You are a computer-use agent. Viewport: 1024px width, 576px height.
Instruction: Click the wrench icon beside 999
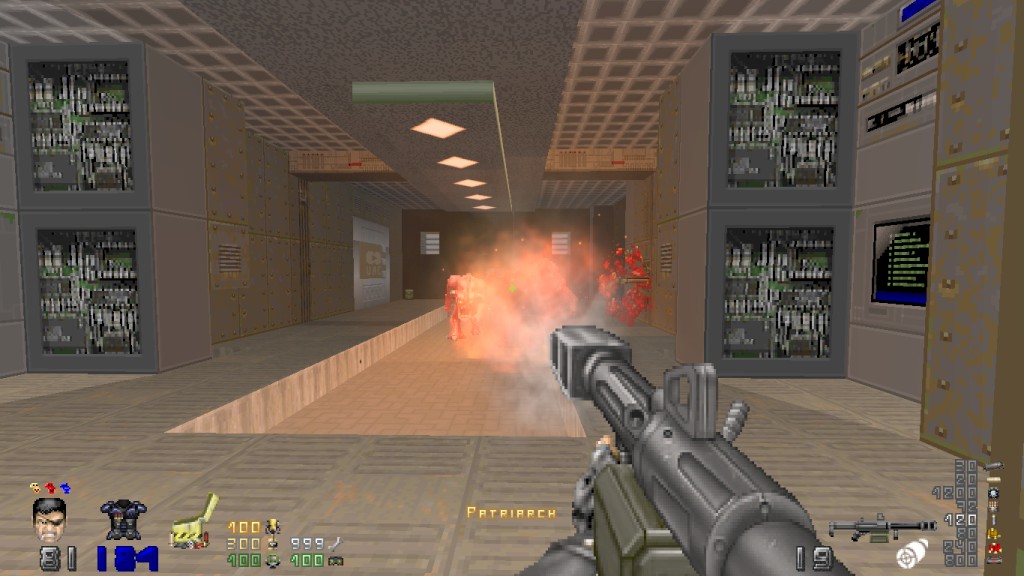(336, 543)
